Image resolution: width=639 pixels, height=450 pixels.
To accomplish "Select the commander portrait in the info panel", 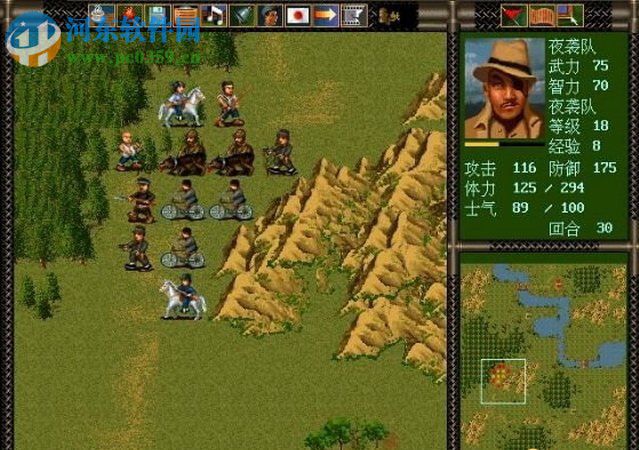I will (x=504, y=87).
